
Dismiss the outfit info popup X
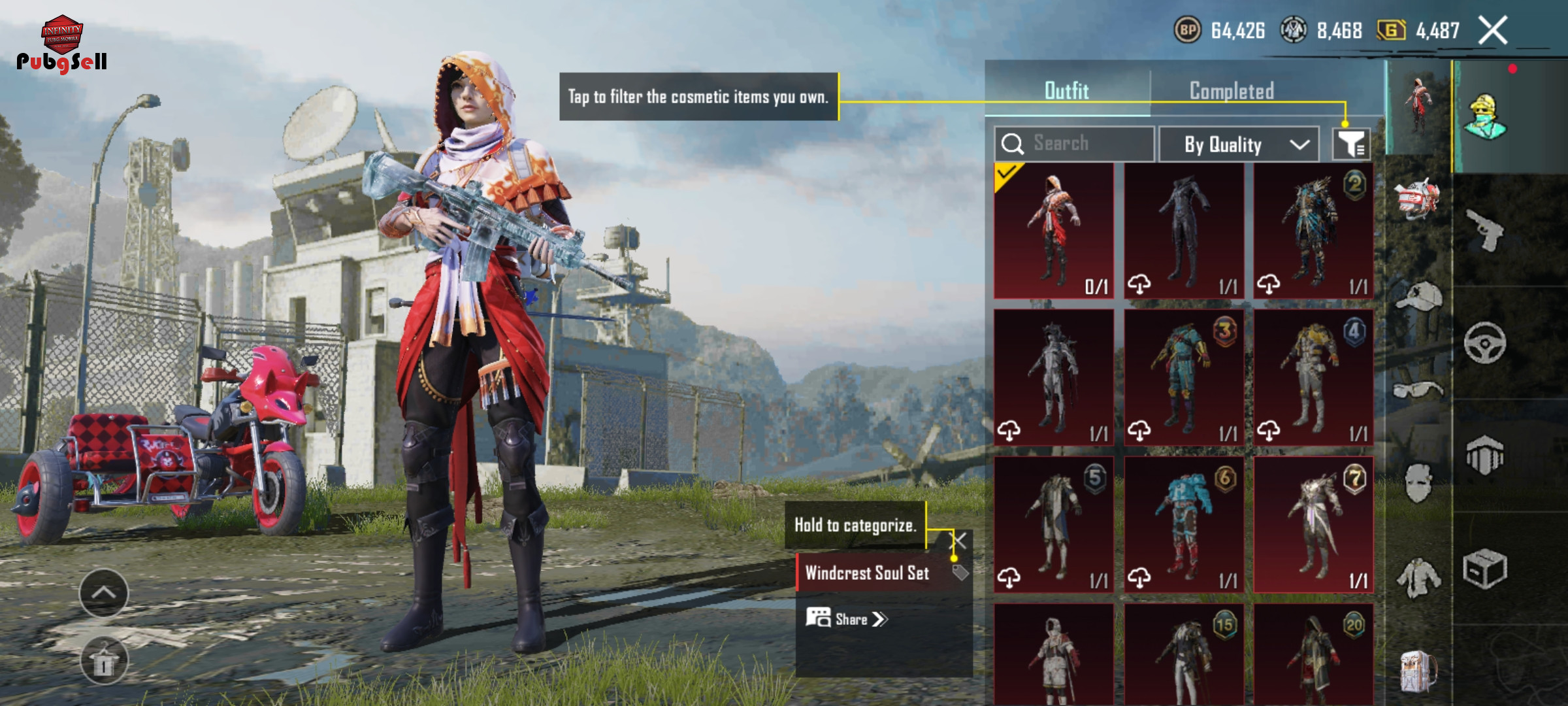pos(958,540)
